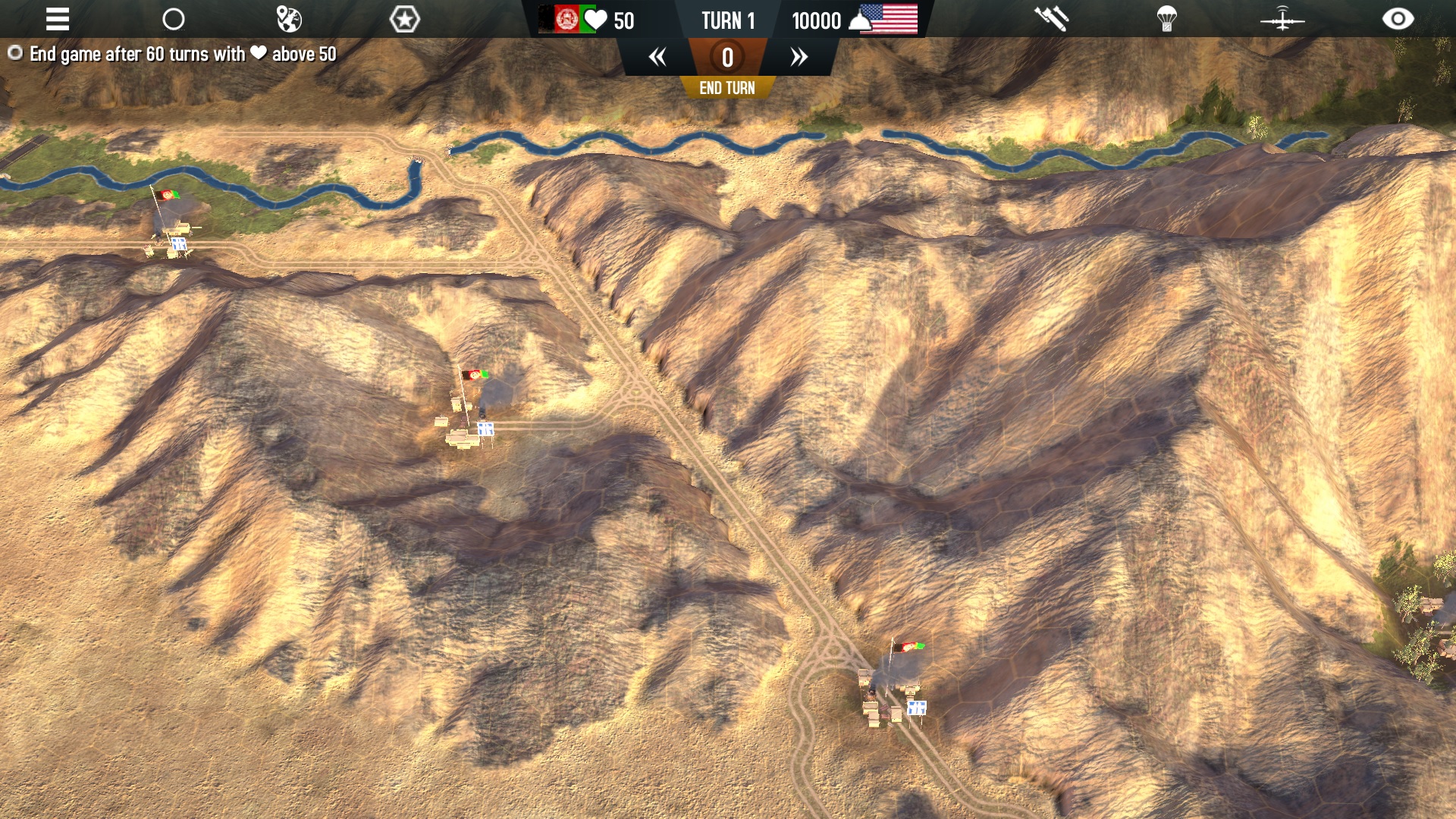Select the star badge icon

coord(404,19)
